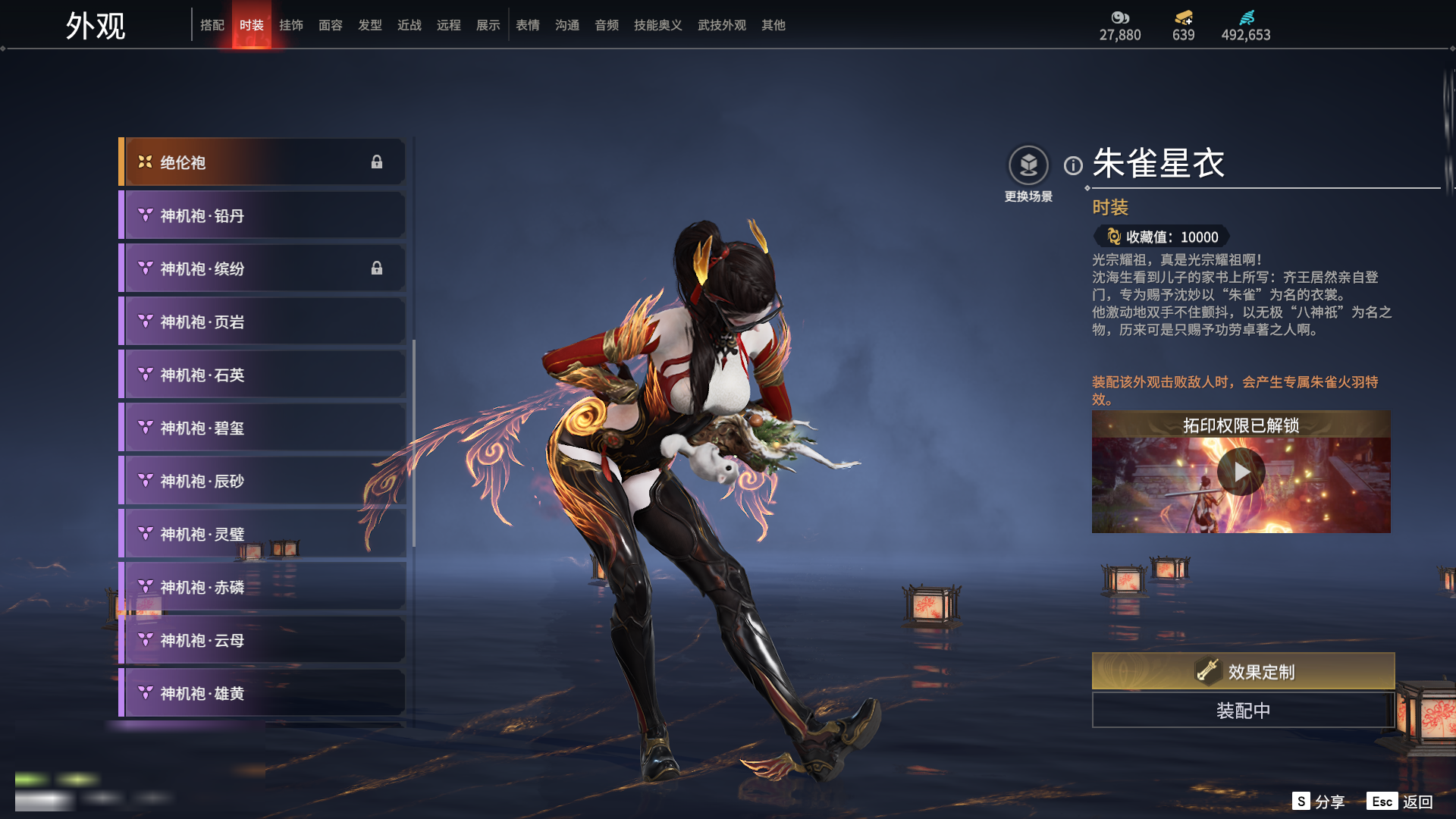Image resolution: width=1456 pixels, height=819 pixels.
Task: Open 效果定制 effect customization
Action: coord(1243,671)
